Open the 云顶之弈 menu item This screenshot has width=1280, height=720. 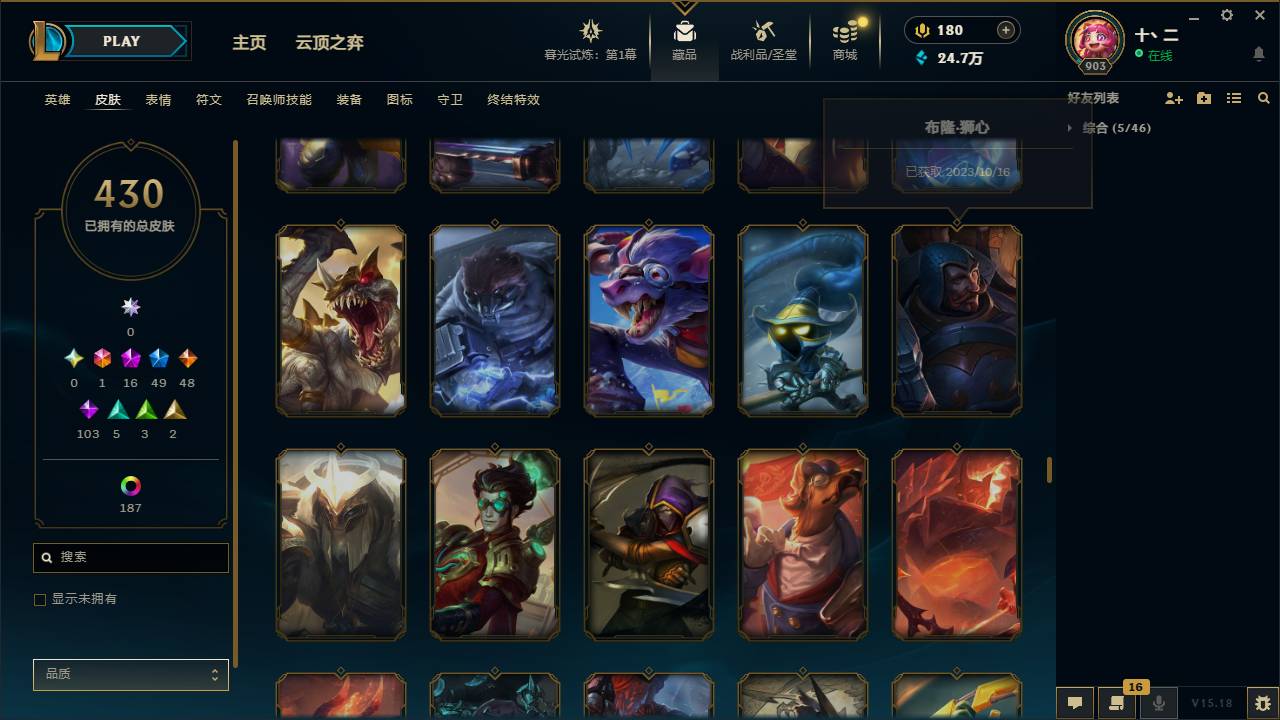329,43
